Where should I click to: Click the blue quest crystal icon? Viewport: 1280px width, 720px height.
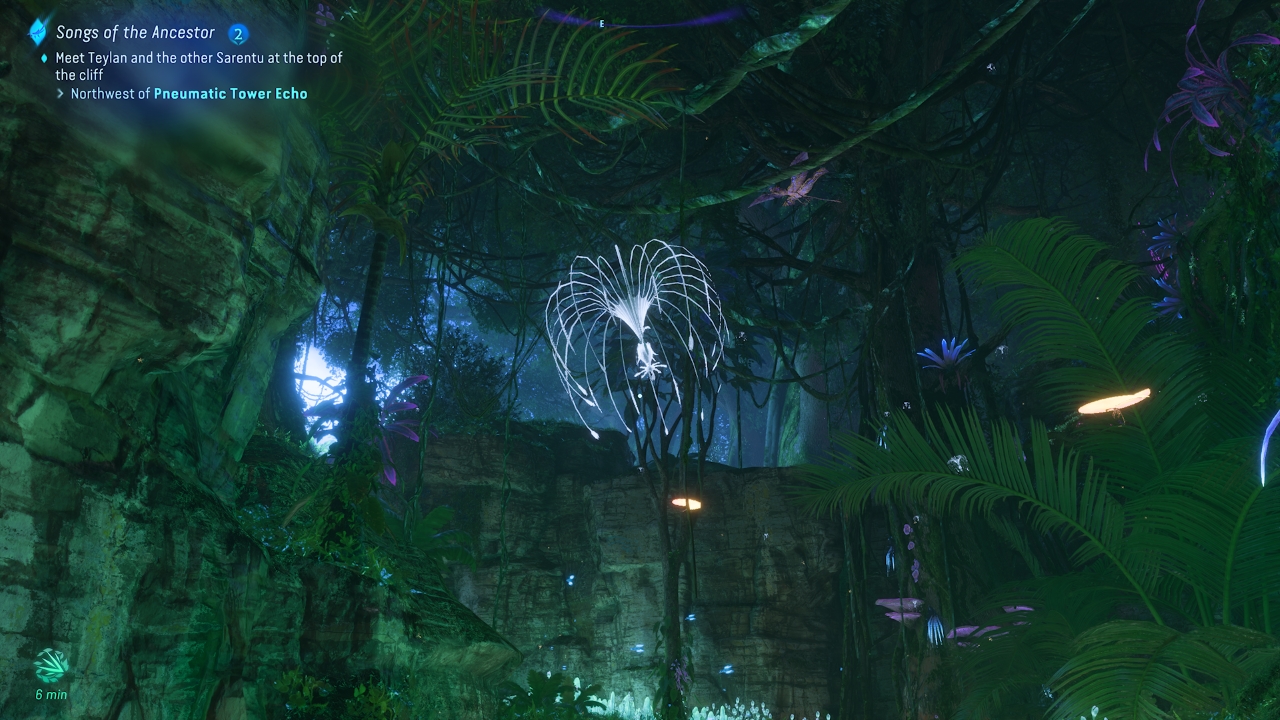pos(38,32)
